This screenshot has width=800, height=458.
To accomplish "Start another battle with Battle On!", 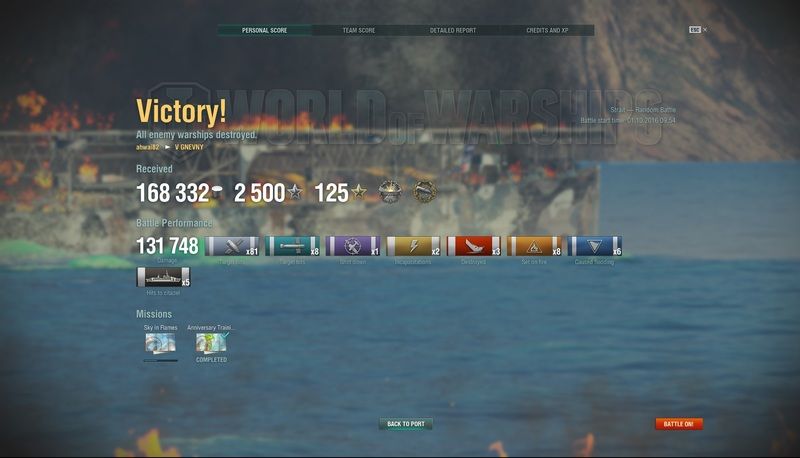I will point(679,424).
